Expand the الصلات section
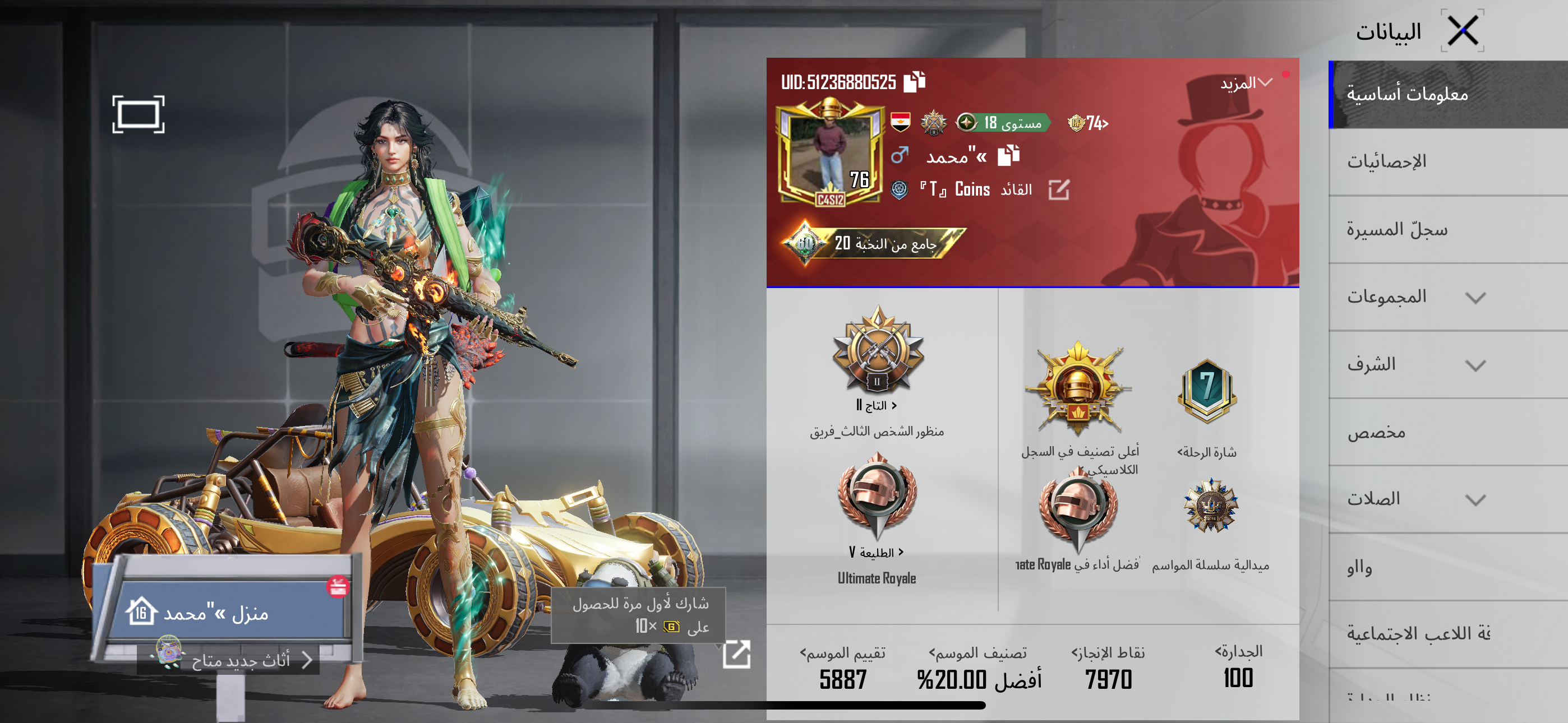 tap(1449, 499)
